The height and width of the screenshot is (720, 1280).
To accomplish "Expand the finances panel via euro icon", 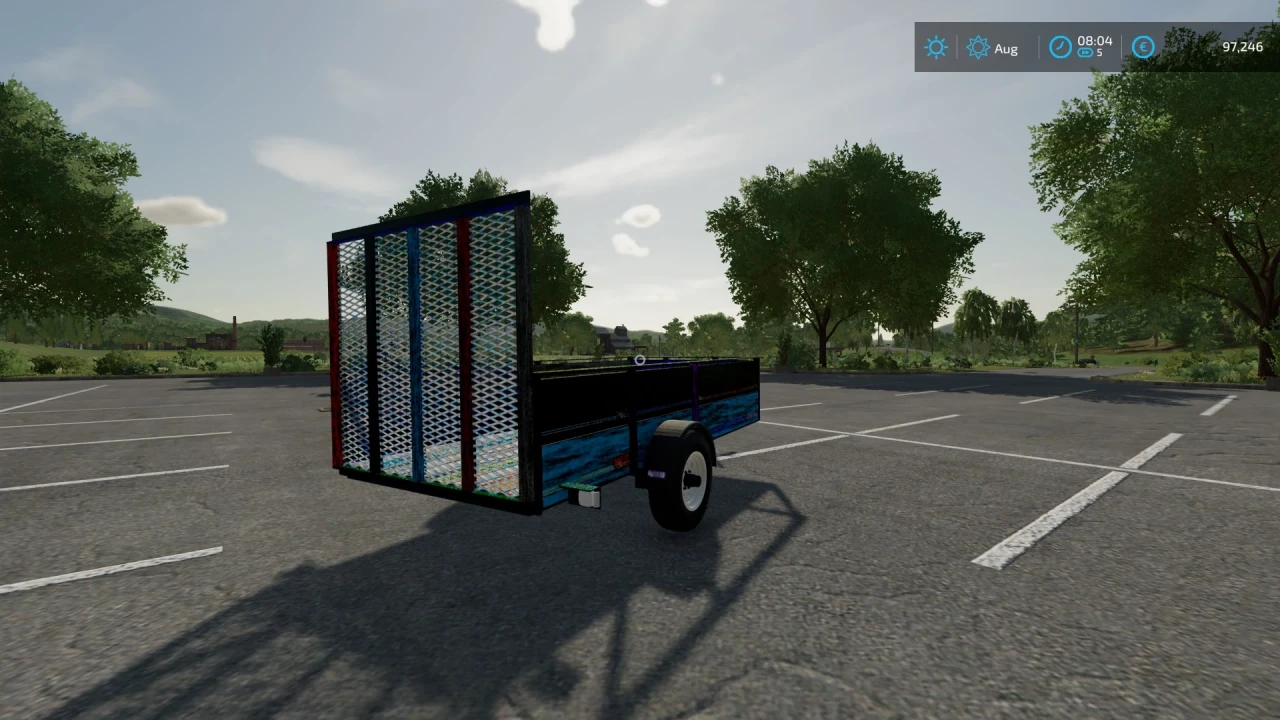I will [x=1142, y=47].
